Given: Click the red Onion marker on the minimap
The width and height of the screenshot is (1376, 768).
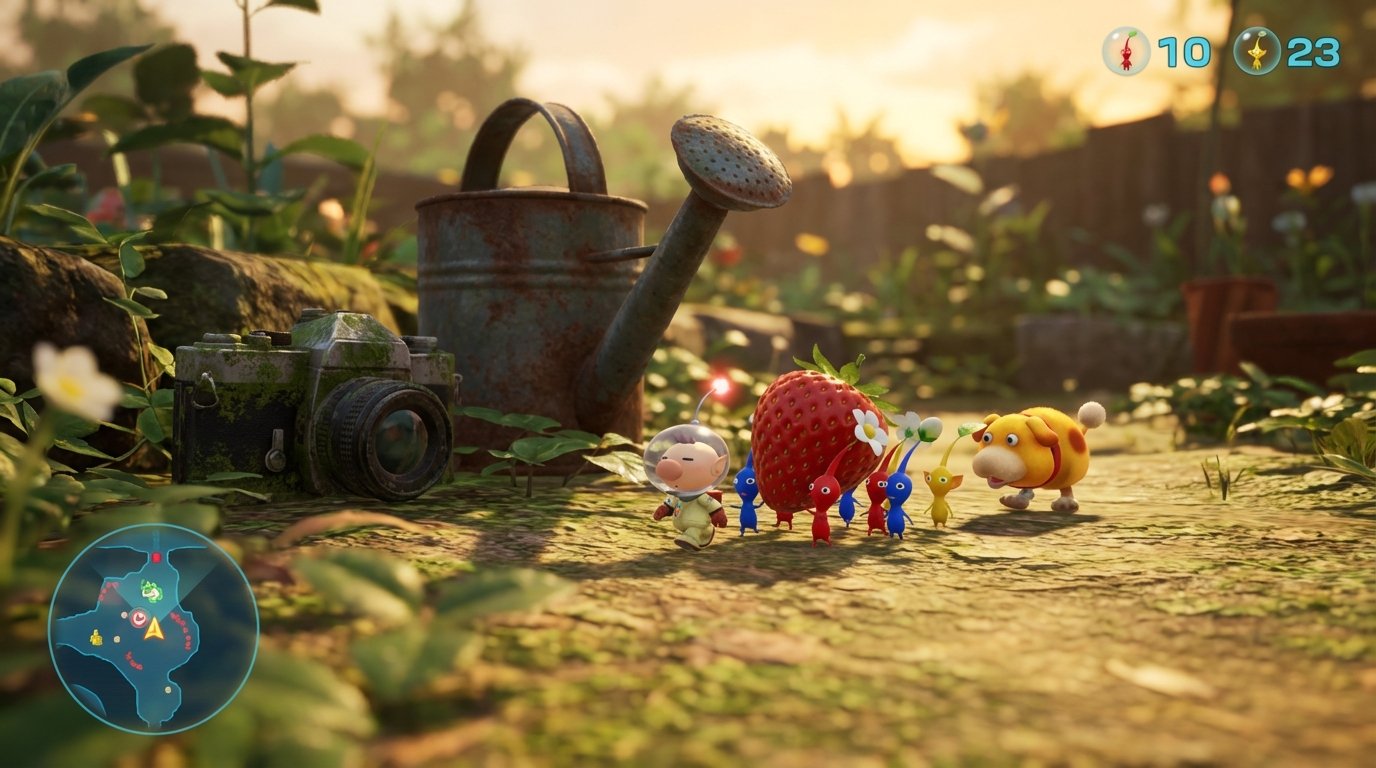Looking at the screenshot, I should tap(138, 617).
